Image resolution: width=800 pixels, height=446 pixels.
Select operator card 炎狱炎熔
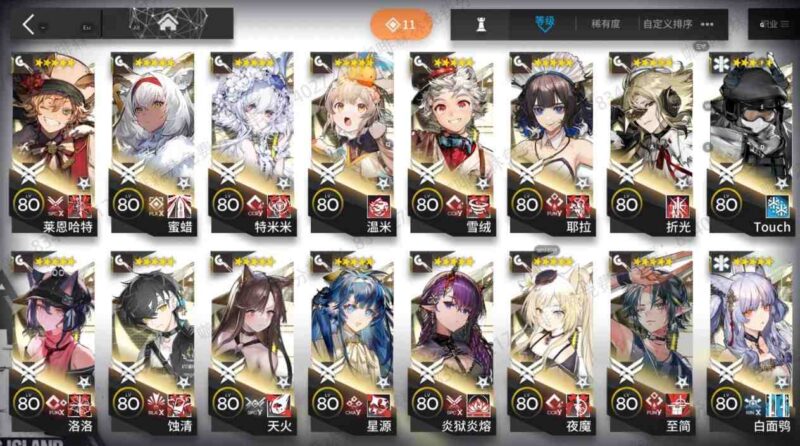tap(449, 340)
